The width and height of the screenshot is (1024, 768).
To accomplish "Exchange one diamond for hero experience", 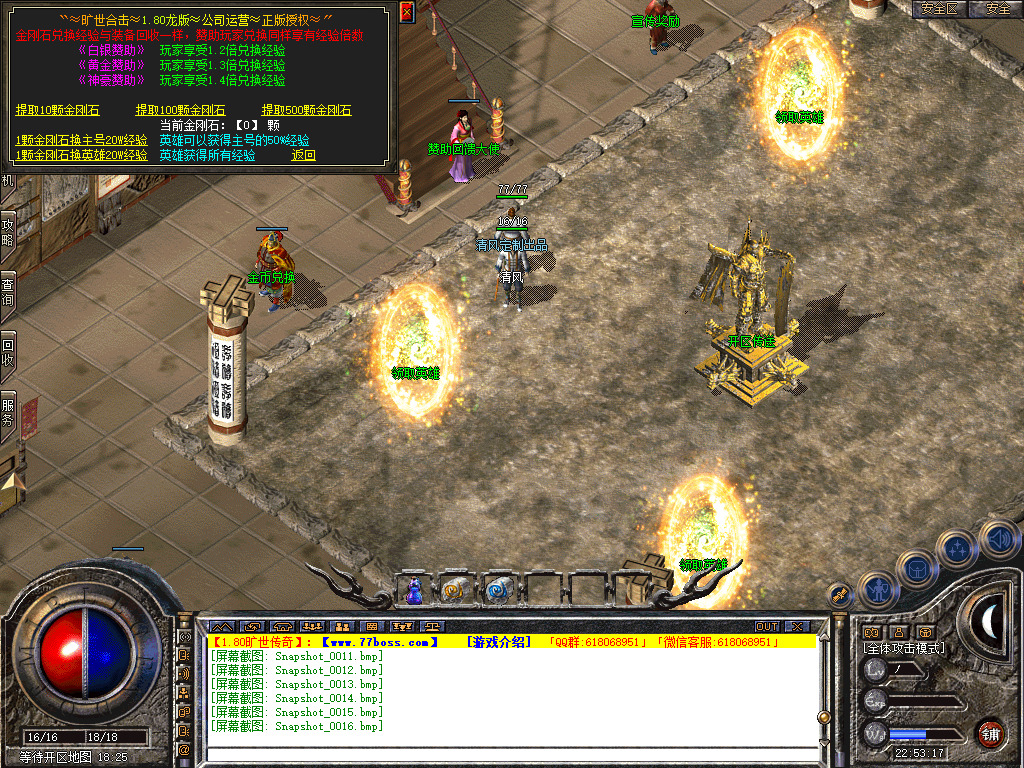I will click(81, 155).
